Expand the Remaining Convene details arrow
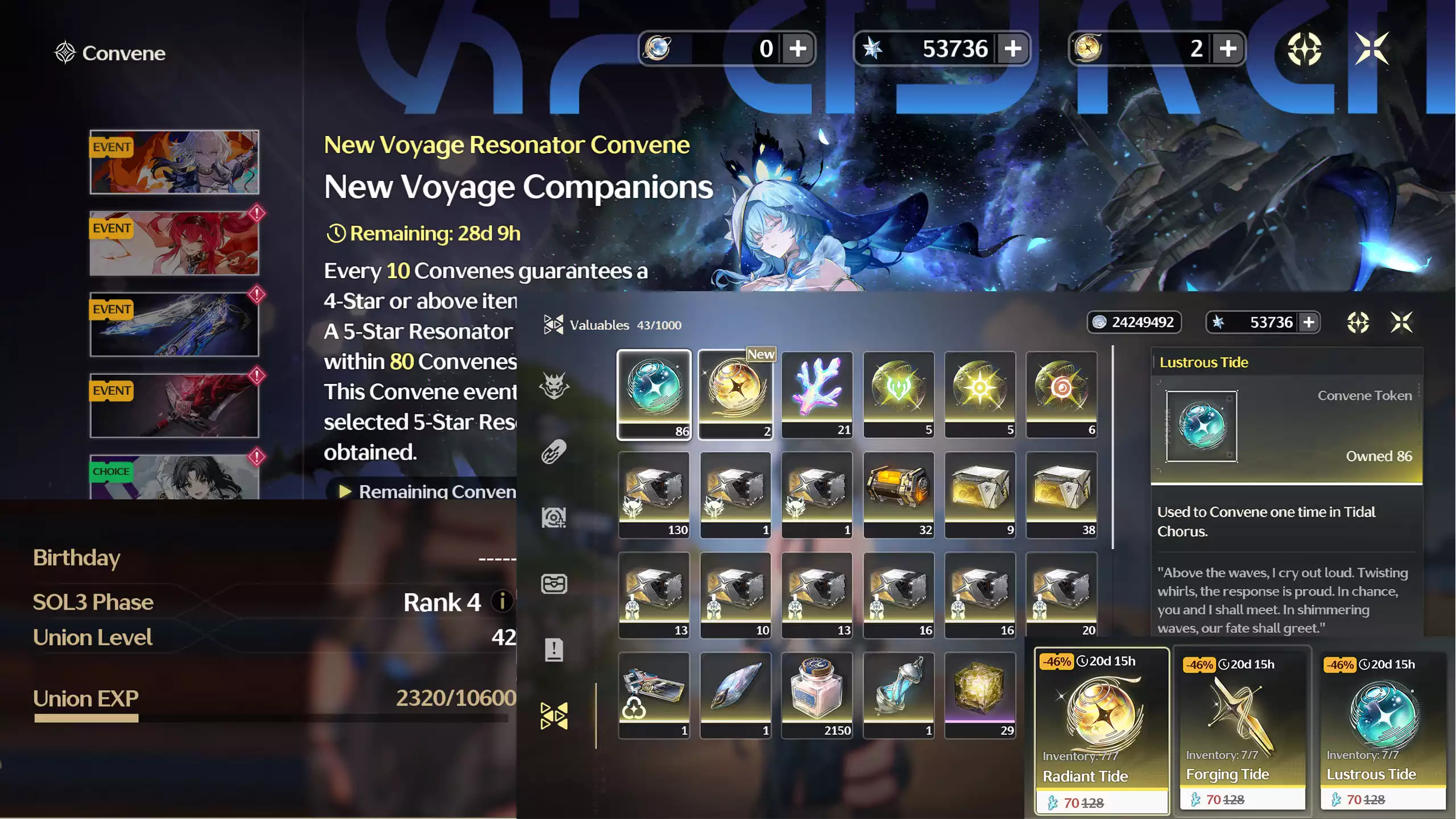 (345, 491)
